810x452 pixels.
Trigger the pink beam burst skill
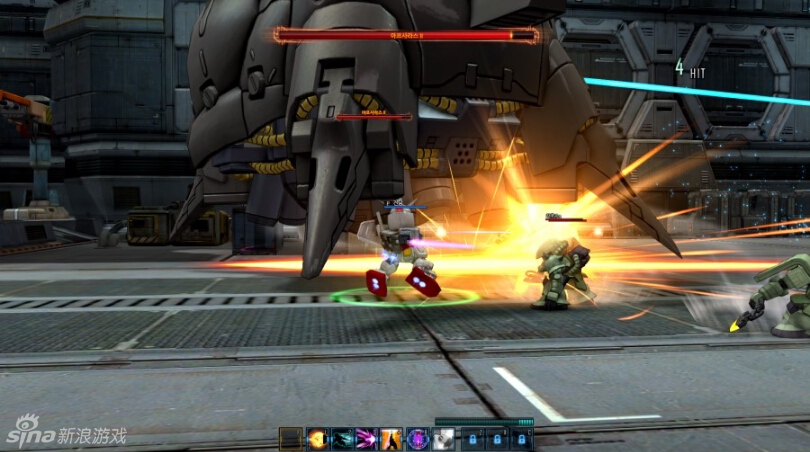pos(367,439)
